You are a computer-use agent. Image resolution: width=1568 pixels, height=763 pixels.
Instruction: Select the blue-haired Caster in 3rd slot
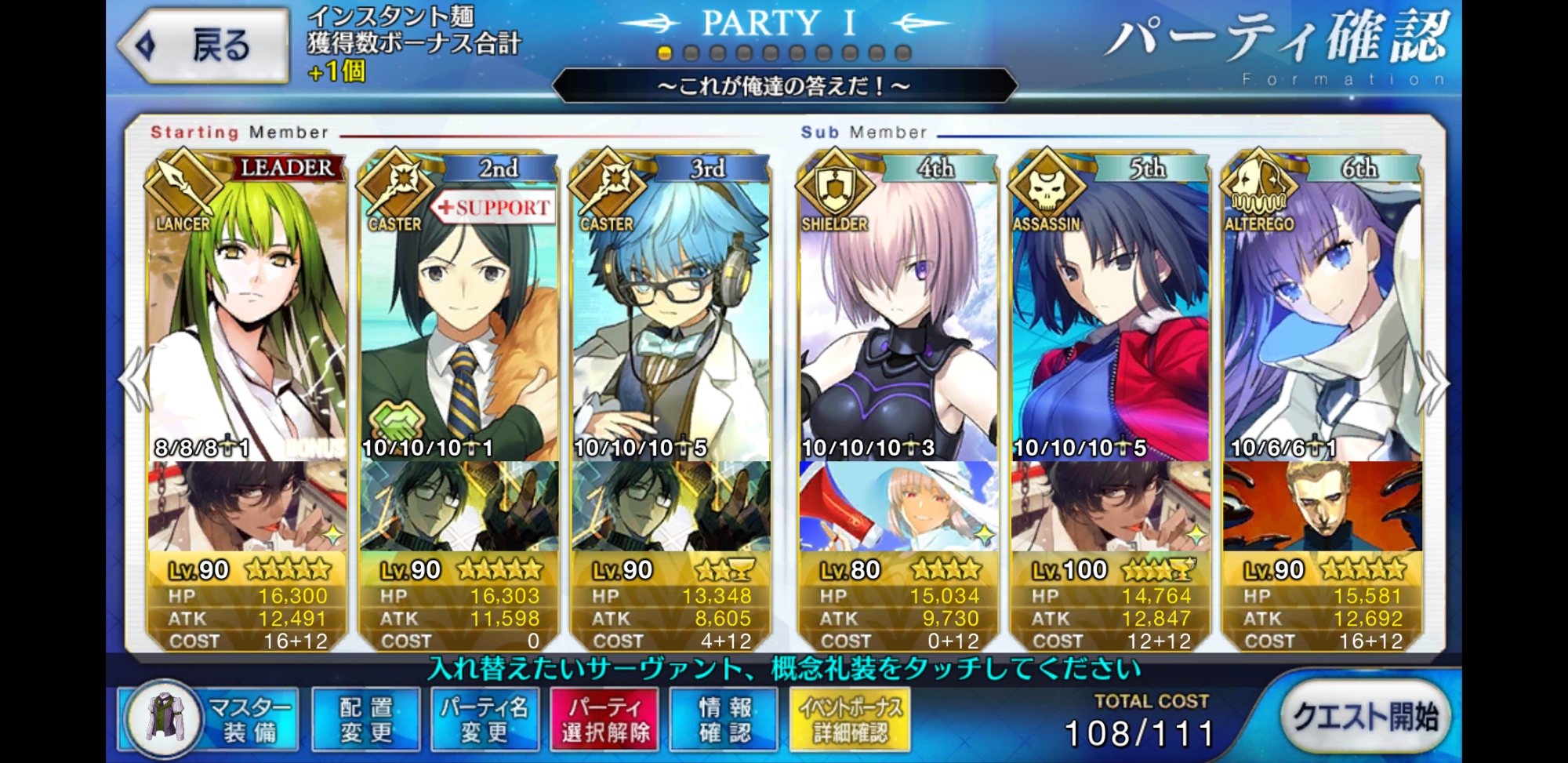[671, 314]
